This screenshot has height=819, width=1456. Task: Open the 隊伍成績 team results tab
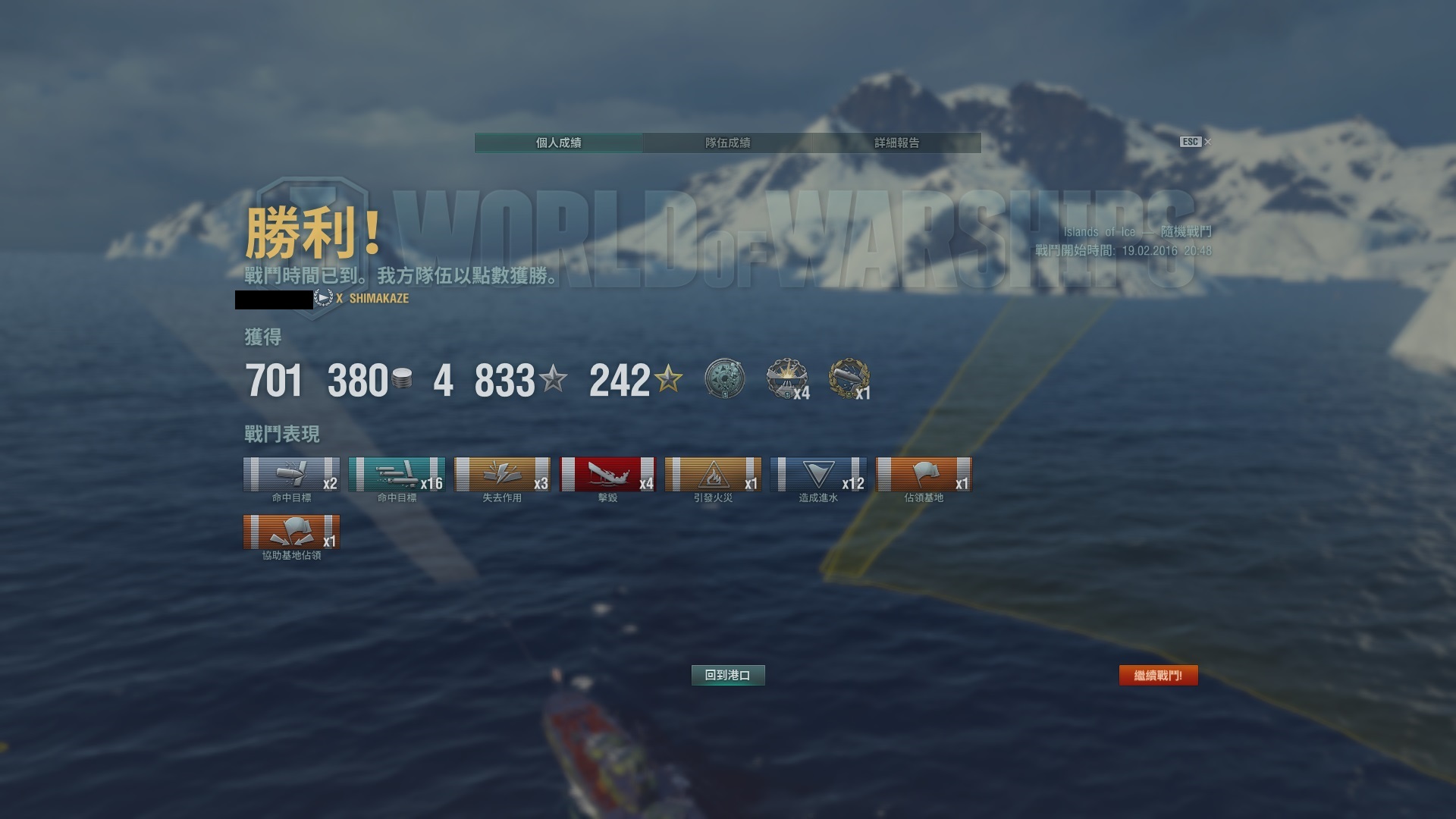click(x=727, y=143)
